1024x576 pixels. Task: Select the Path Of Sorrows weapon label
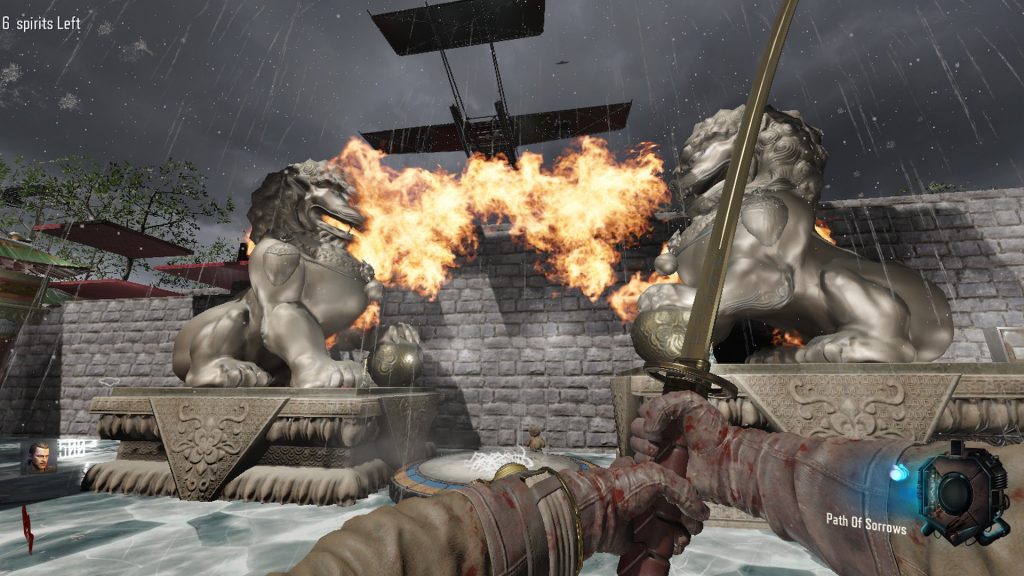[865, 522]
